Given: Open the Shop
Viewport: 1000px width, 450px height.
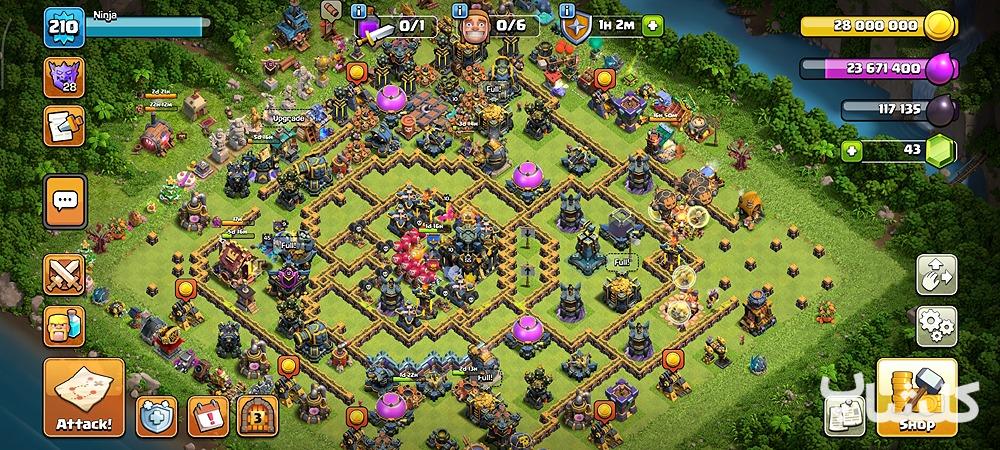Looking at the screenshot, I should (916, 397).
